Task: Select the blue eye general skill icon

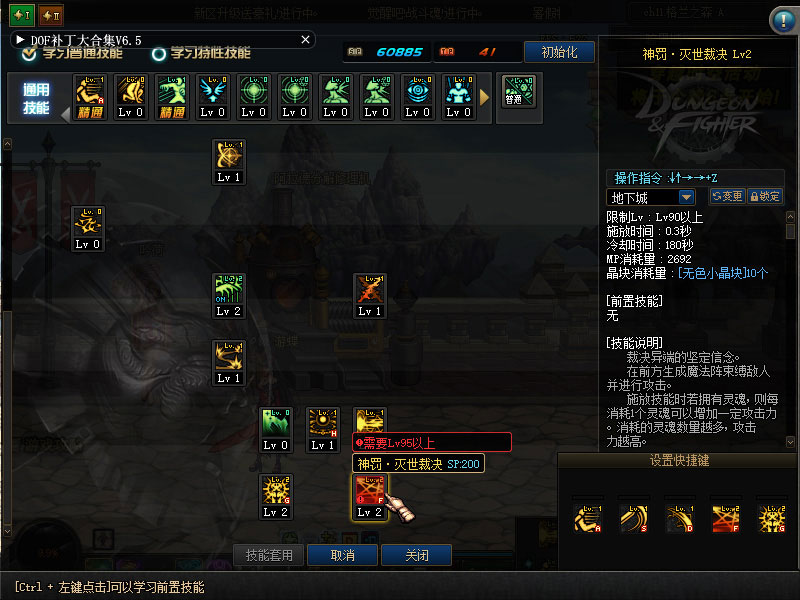Action: pos(418,91)
